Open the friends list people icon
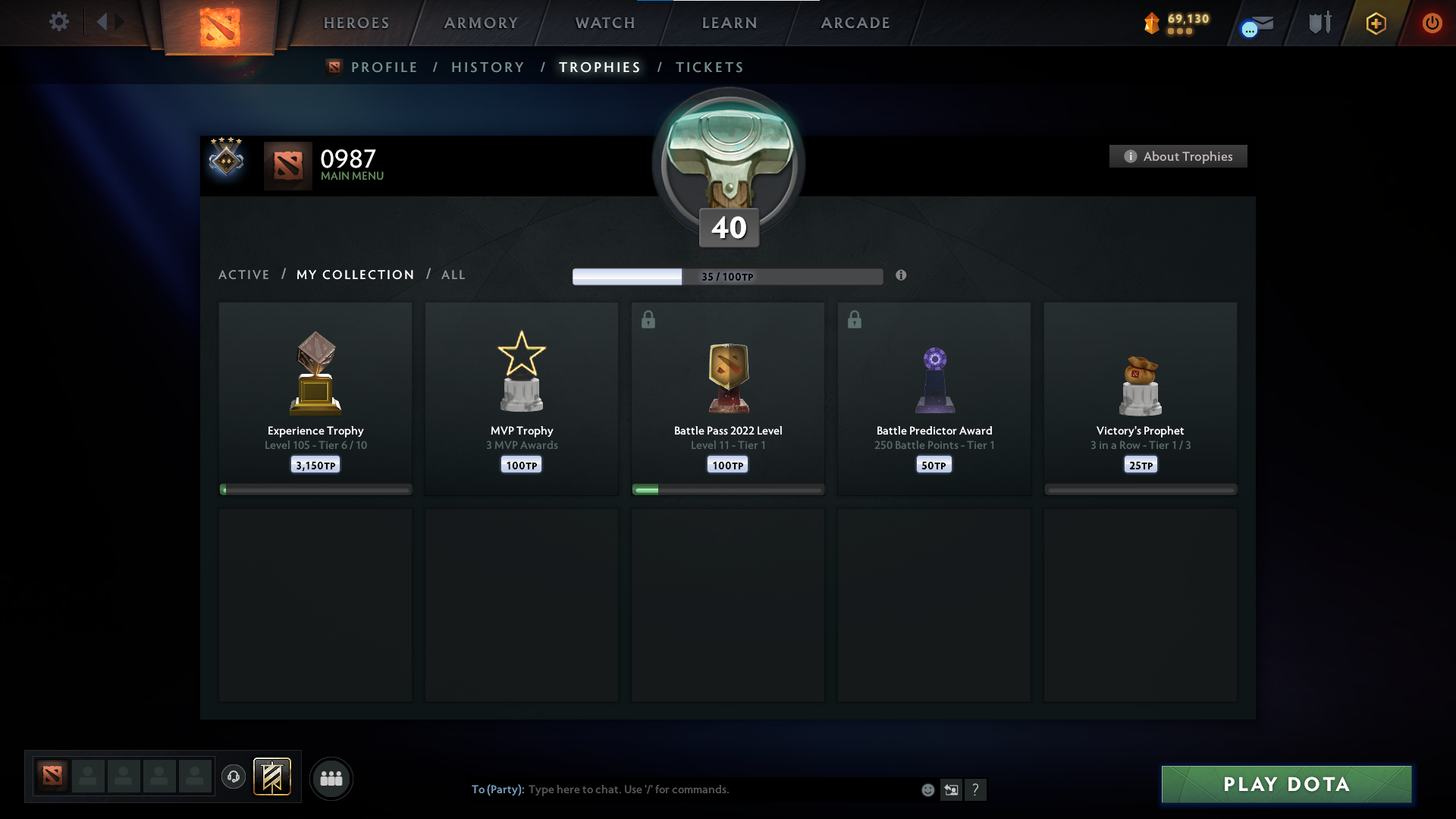The image size is (1456, 819). 331,778
